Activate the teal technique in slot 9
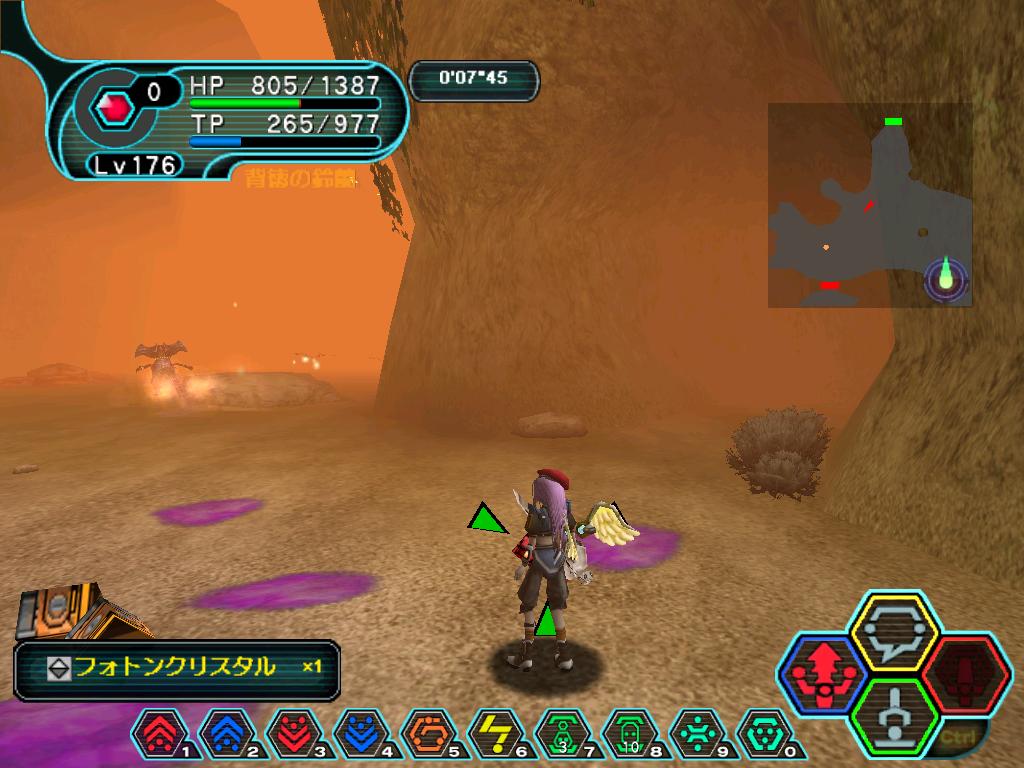Image resolution: width=1024 pixels, height=768 pixels. (697, 734)
